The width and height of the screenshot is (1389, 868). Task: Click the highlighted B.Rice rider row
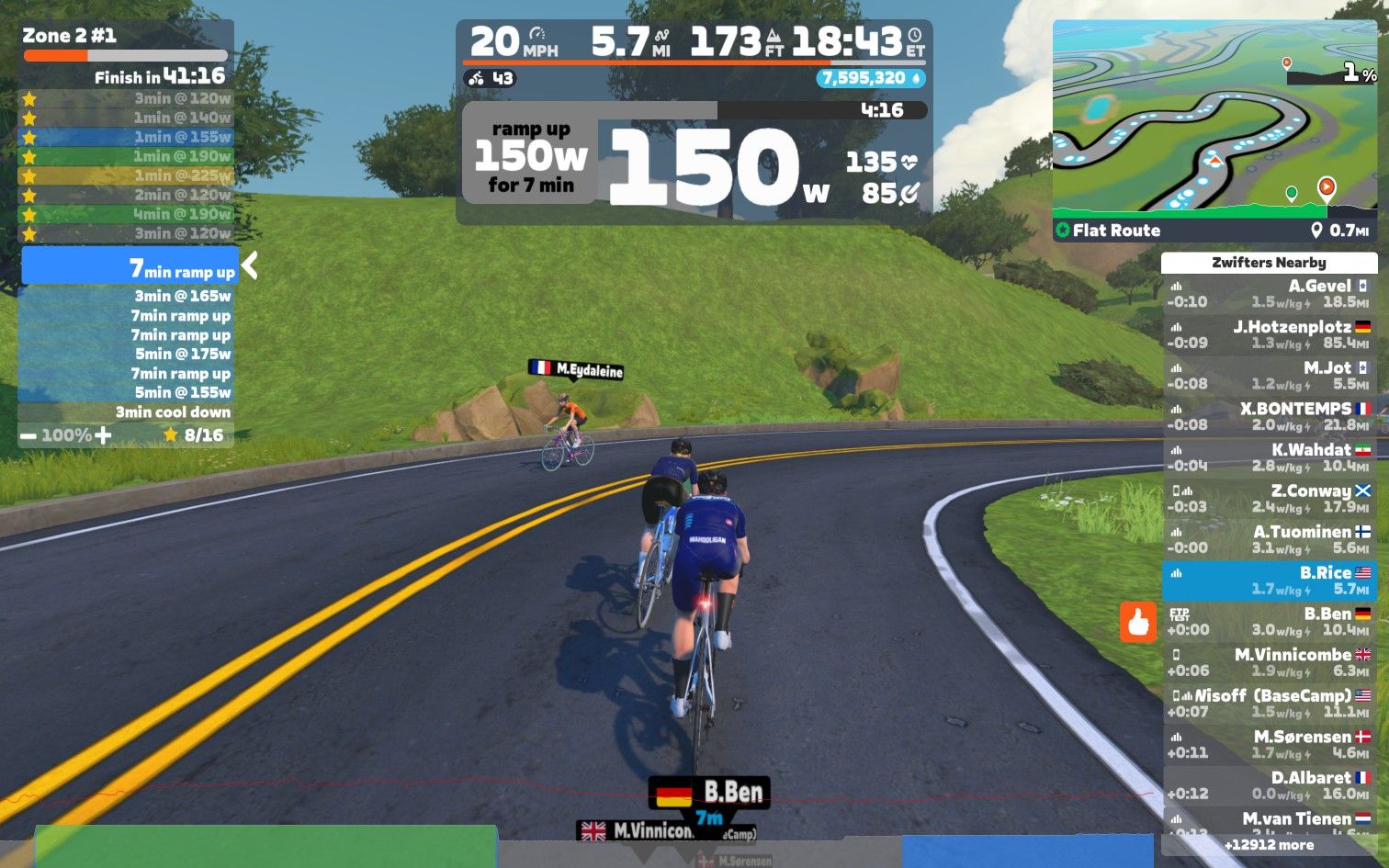coord(1268,581)
